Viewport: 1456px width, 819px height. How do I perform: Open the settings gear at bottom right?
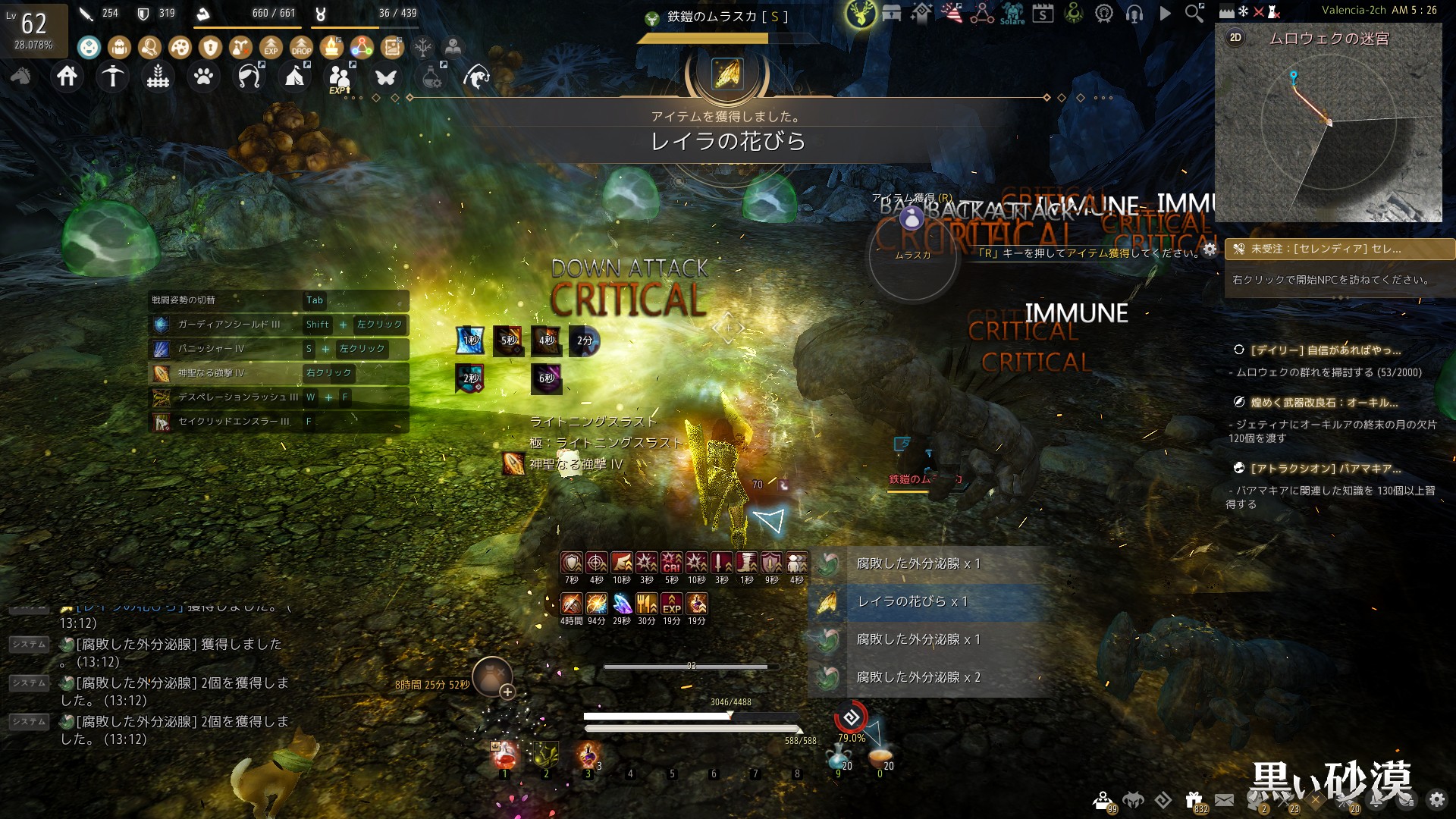(x=1436, y=799)
